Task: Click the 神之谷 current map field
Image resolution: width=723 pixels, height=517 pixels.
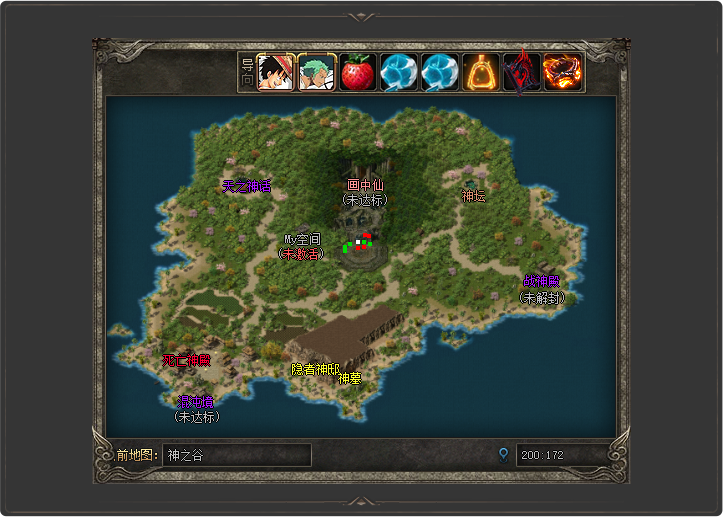Action: [x=237, y=456]
